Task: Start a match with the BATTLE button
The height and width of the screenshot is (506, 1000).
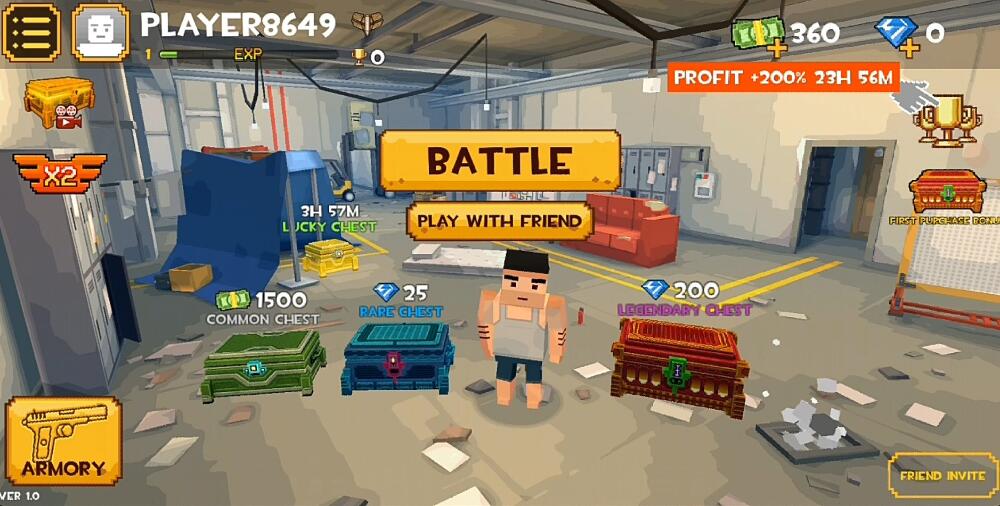Action: click(500, 161)
